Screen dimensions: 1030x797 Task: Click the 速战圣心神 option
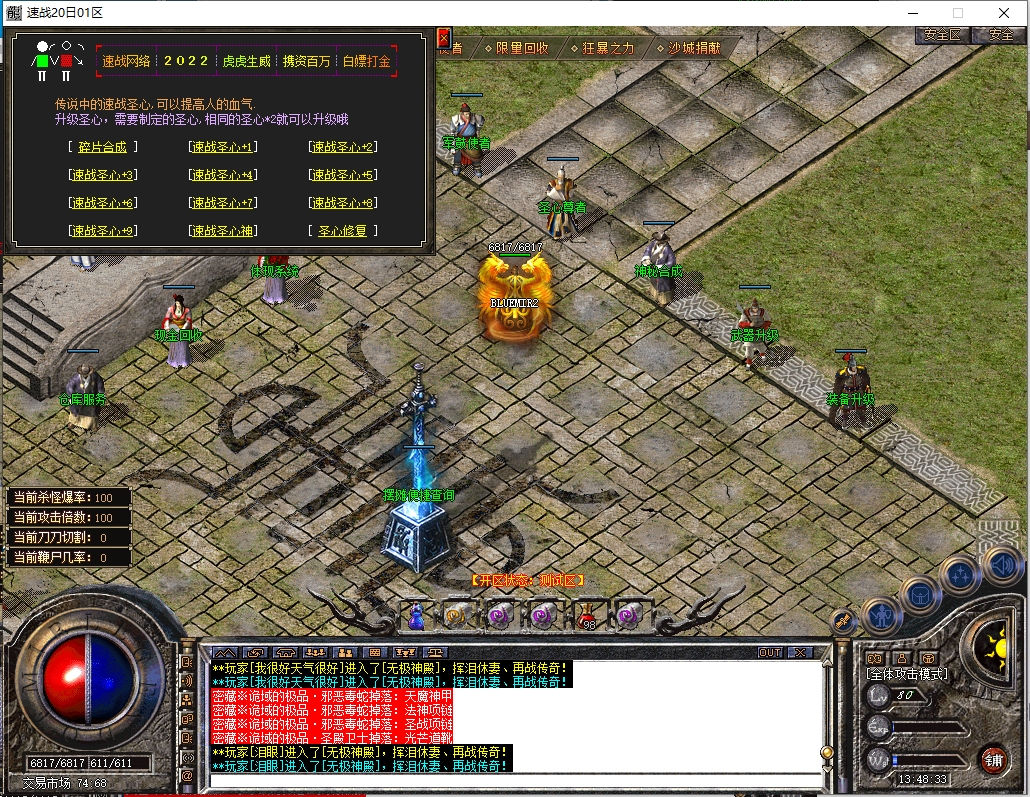222,231
